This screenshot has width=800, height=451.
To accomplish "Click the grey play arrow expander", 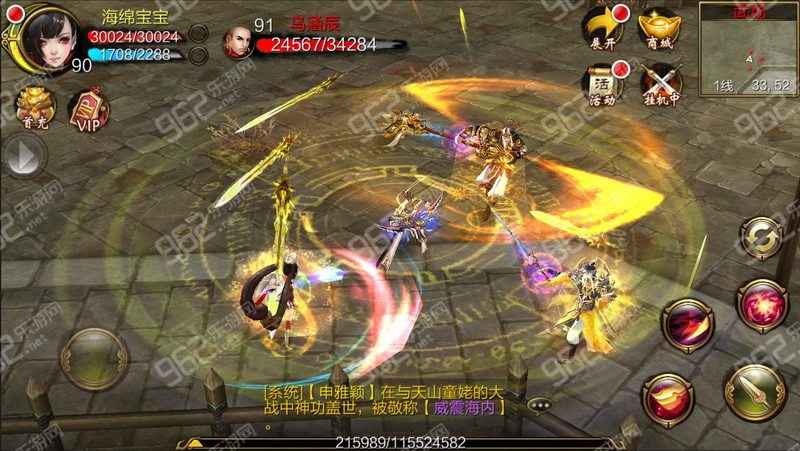I will 24,156.
